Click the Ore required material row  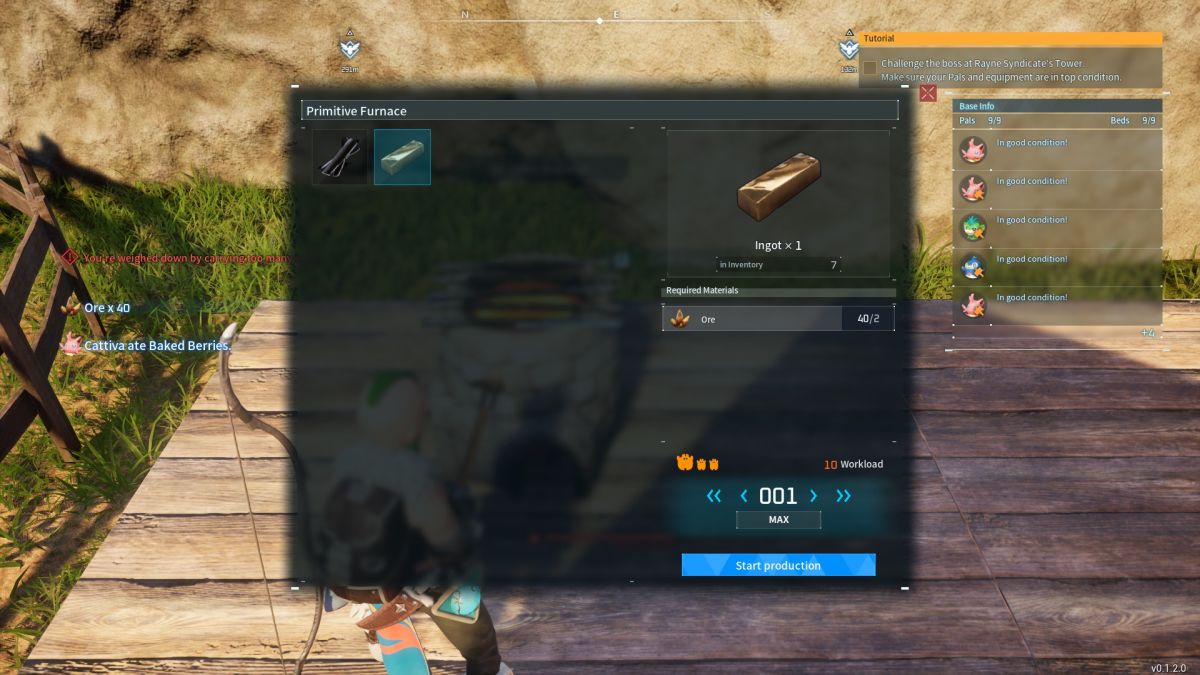[x=778, y=319]
